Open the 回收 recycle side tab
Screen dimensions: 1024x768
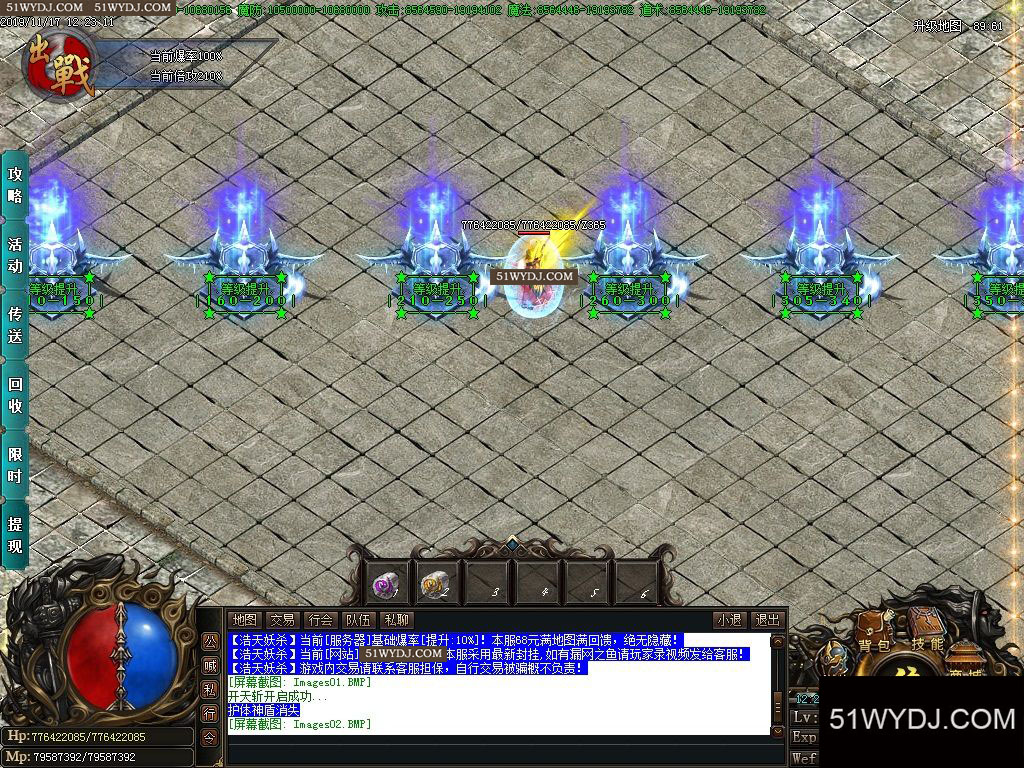point(15,395)
